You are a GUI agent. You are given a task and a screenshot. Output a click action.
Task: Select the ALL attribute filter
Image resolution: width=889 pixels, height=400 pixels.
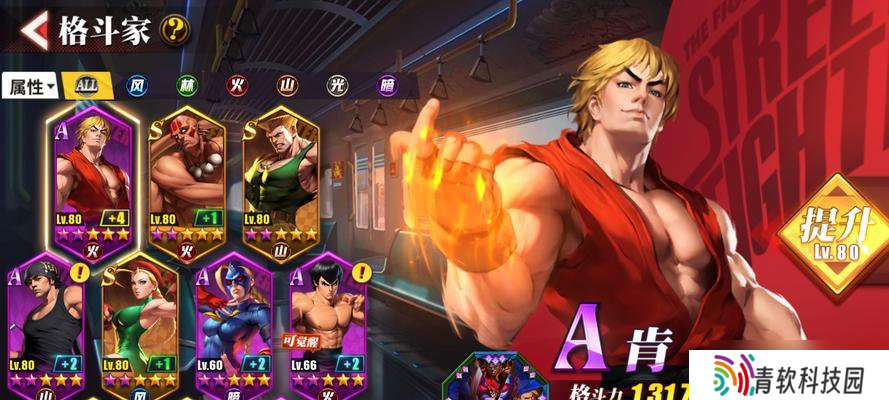click(x=87, y=85)
